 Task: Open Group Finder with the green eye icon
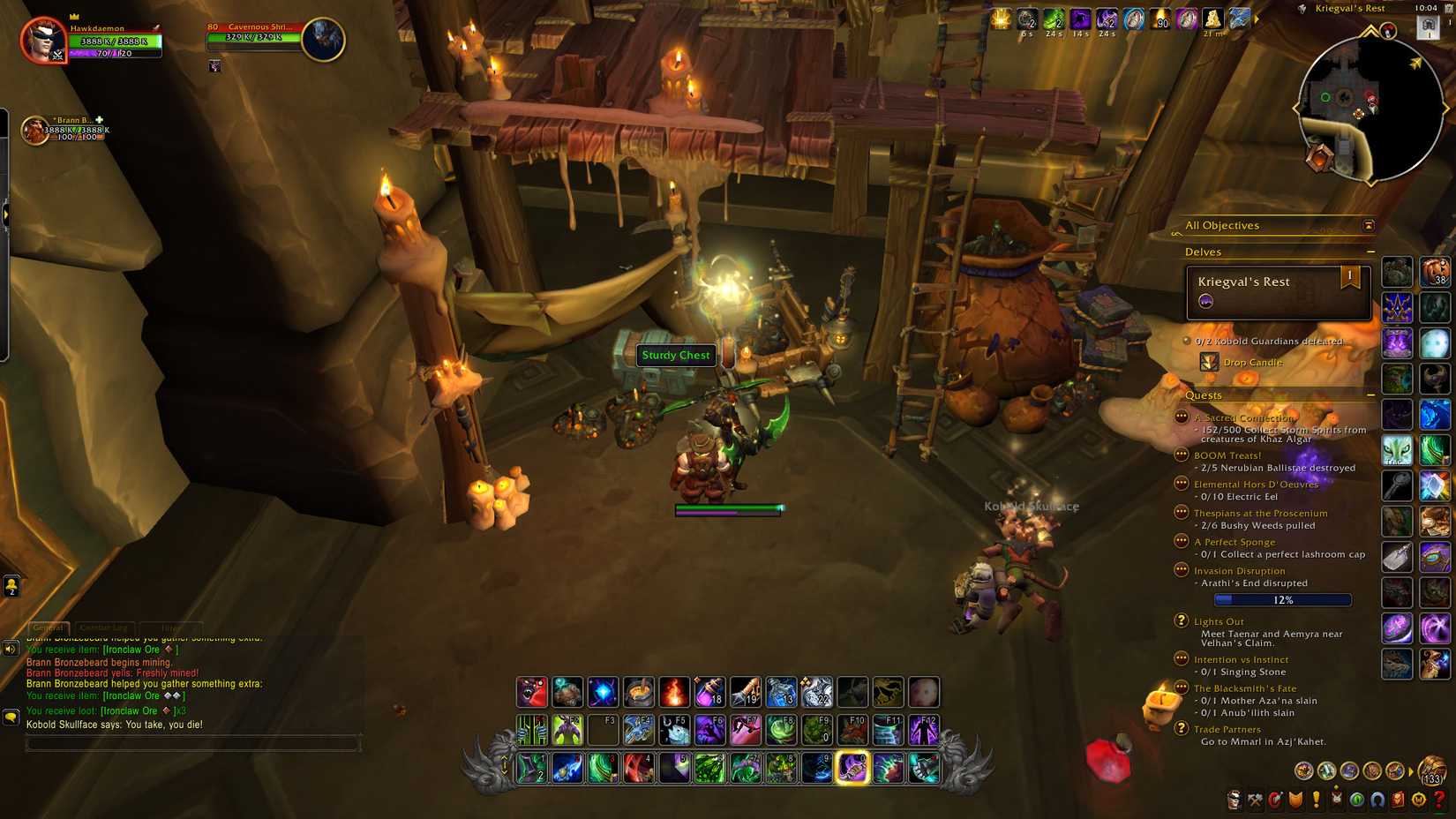(1357, 800)
